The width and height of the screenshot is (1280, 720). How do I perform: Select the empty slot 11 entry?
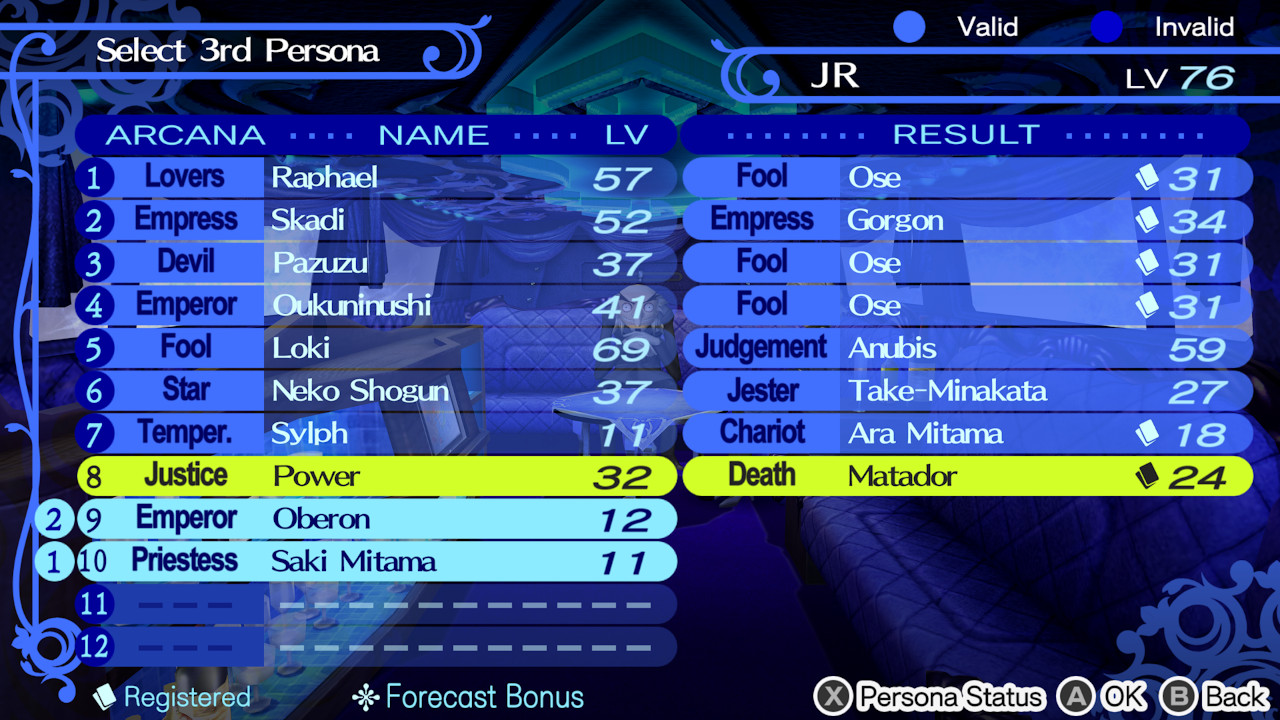(x=375, y=605)
